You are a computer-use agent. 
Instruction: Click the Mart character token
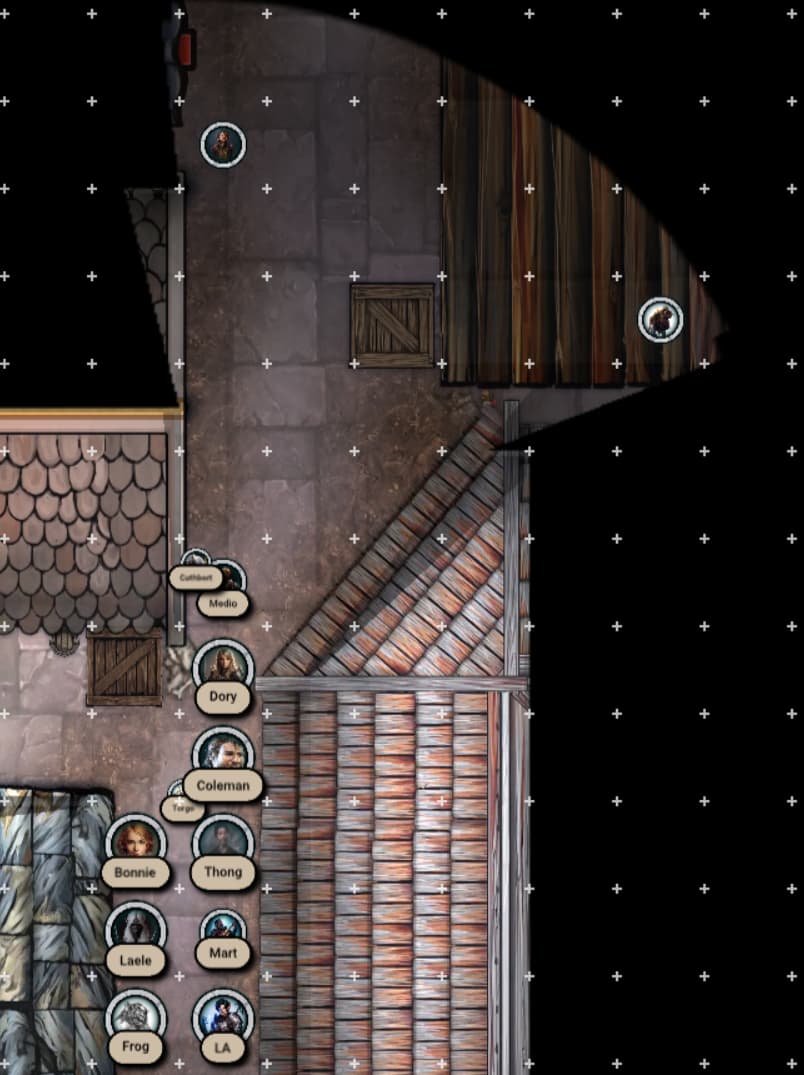click(223, 930)
